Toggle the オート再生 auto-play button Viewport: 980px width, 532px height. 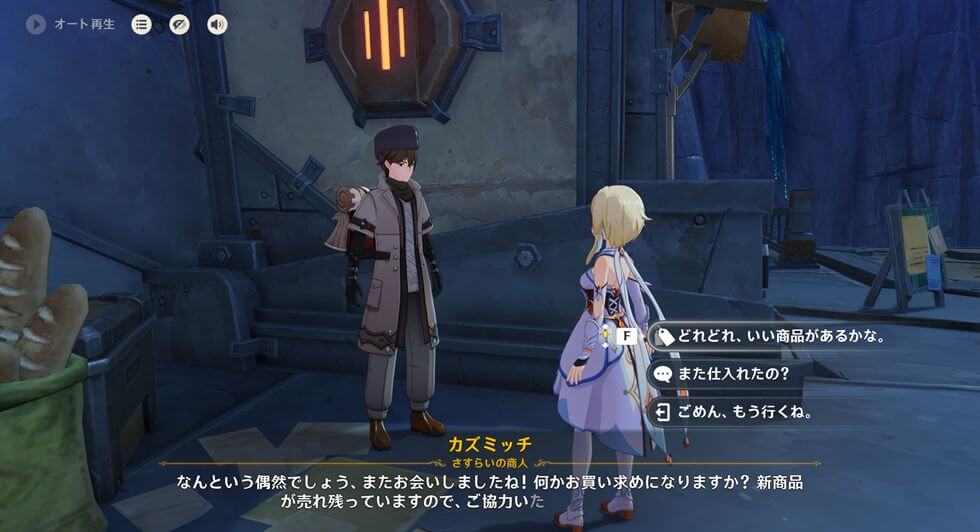pyautogui.click(x=37, y=24)
